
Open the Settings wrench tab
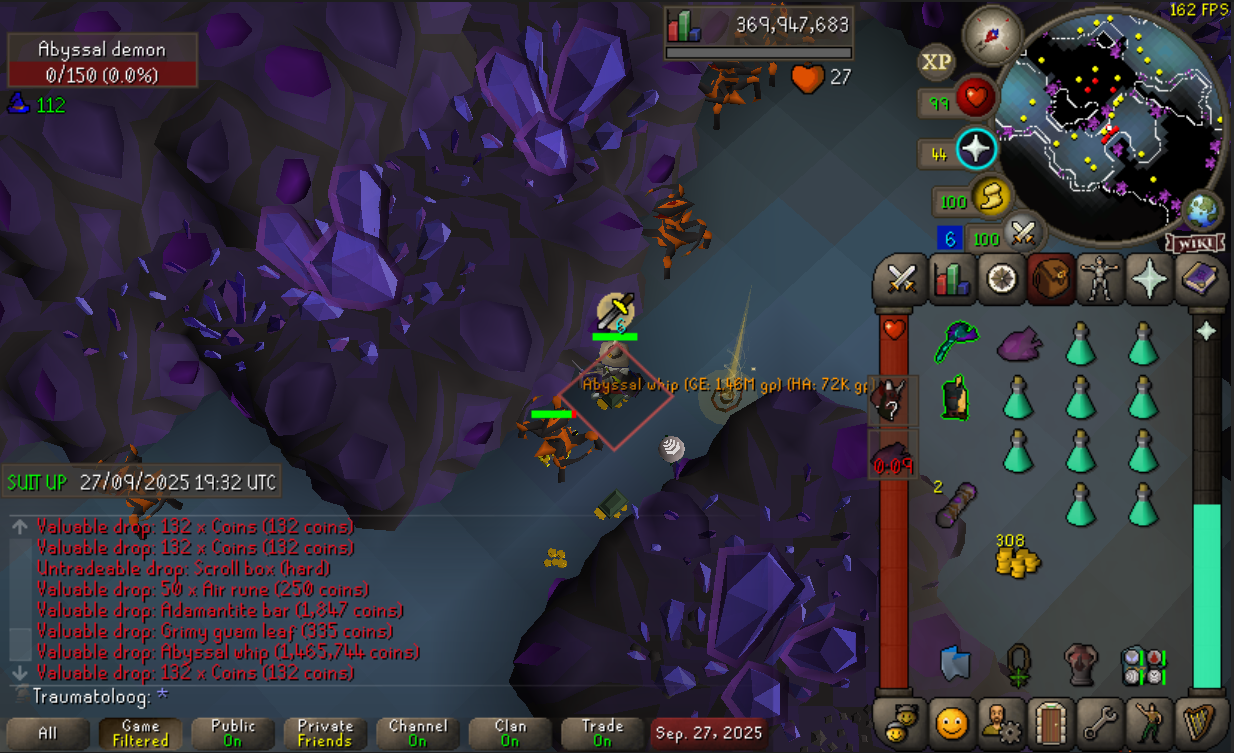click(x=1100, y=720)
